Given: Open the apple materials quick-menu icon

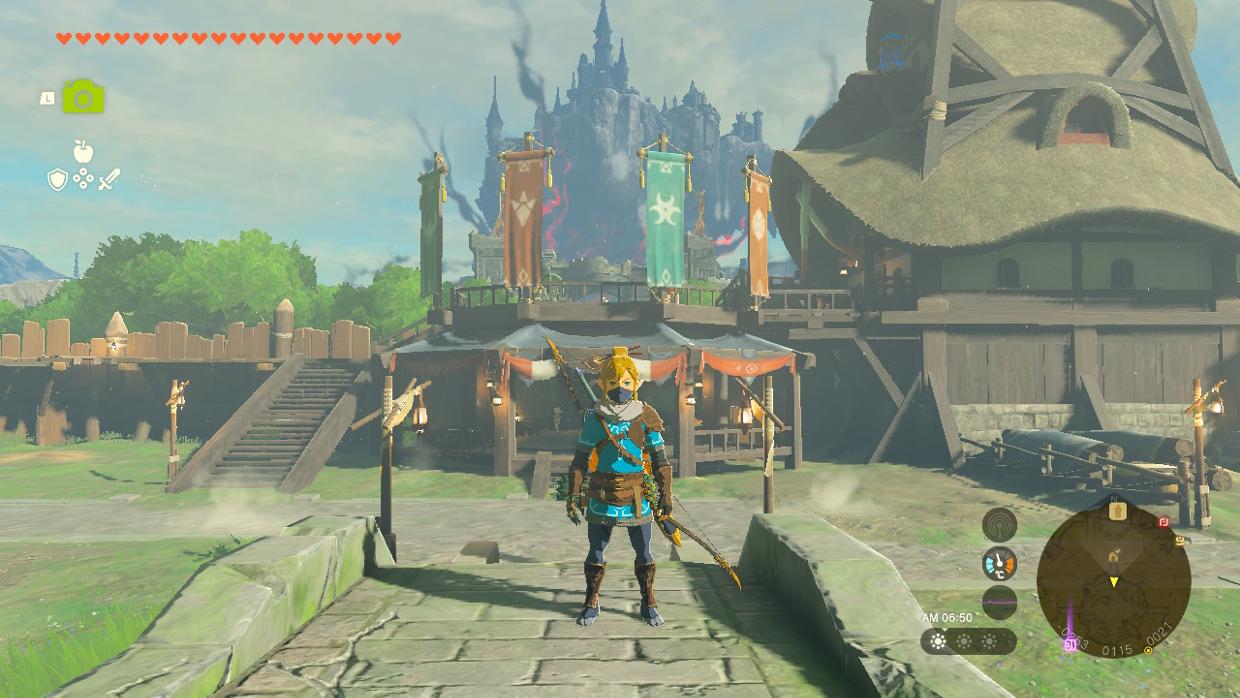Looking at the screenshot, I should coord(83,152).
